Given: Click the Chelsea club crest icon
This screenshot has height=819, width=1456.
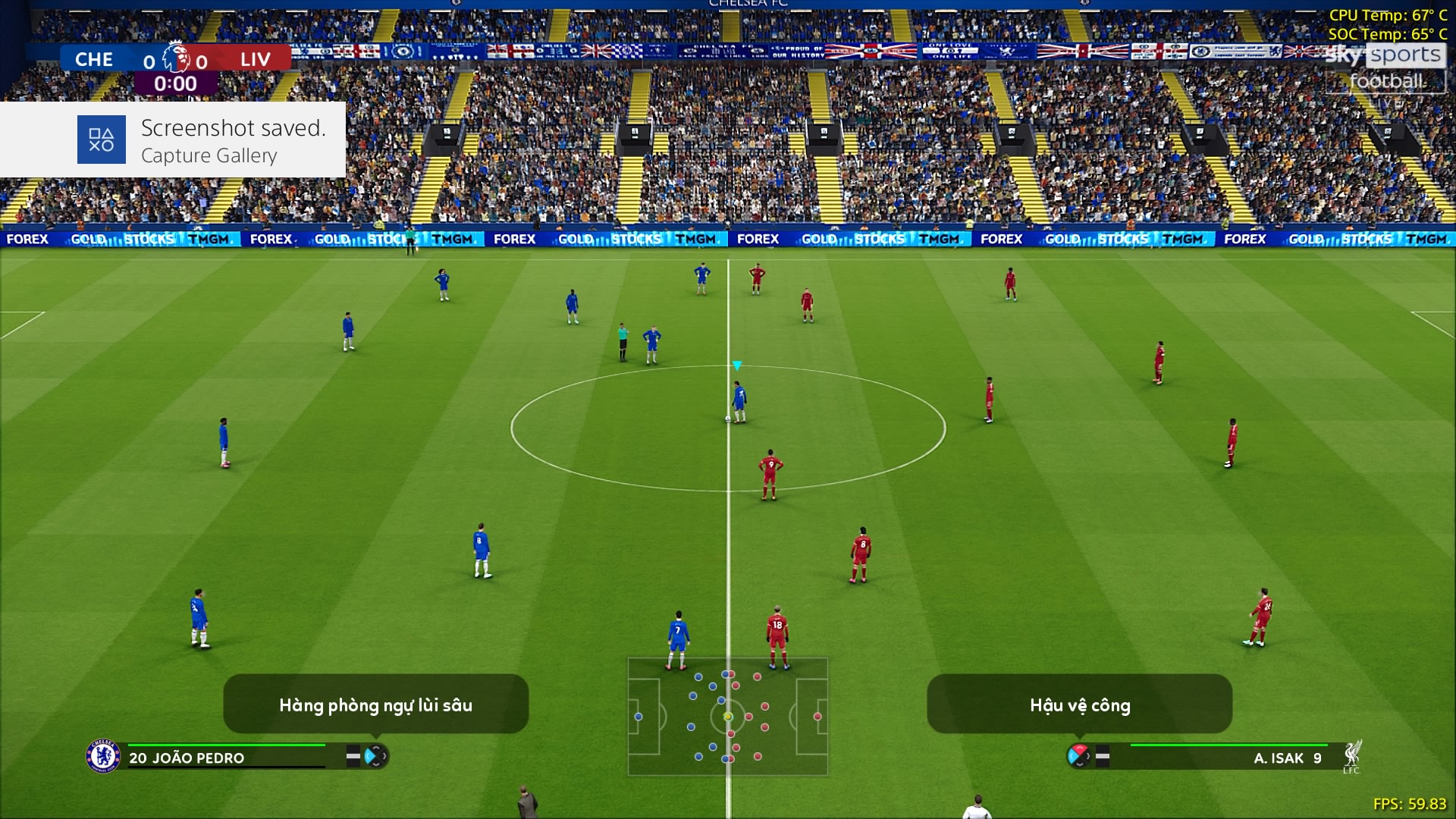Looking at the screenshot, I should 103,756.
